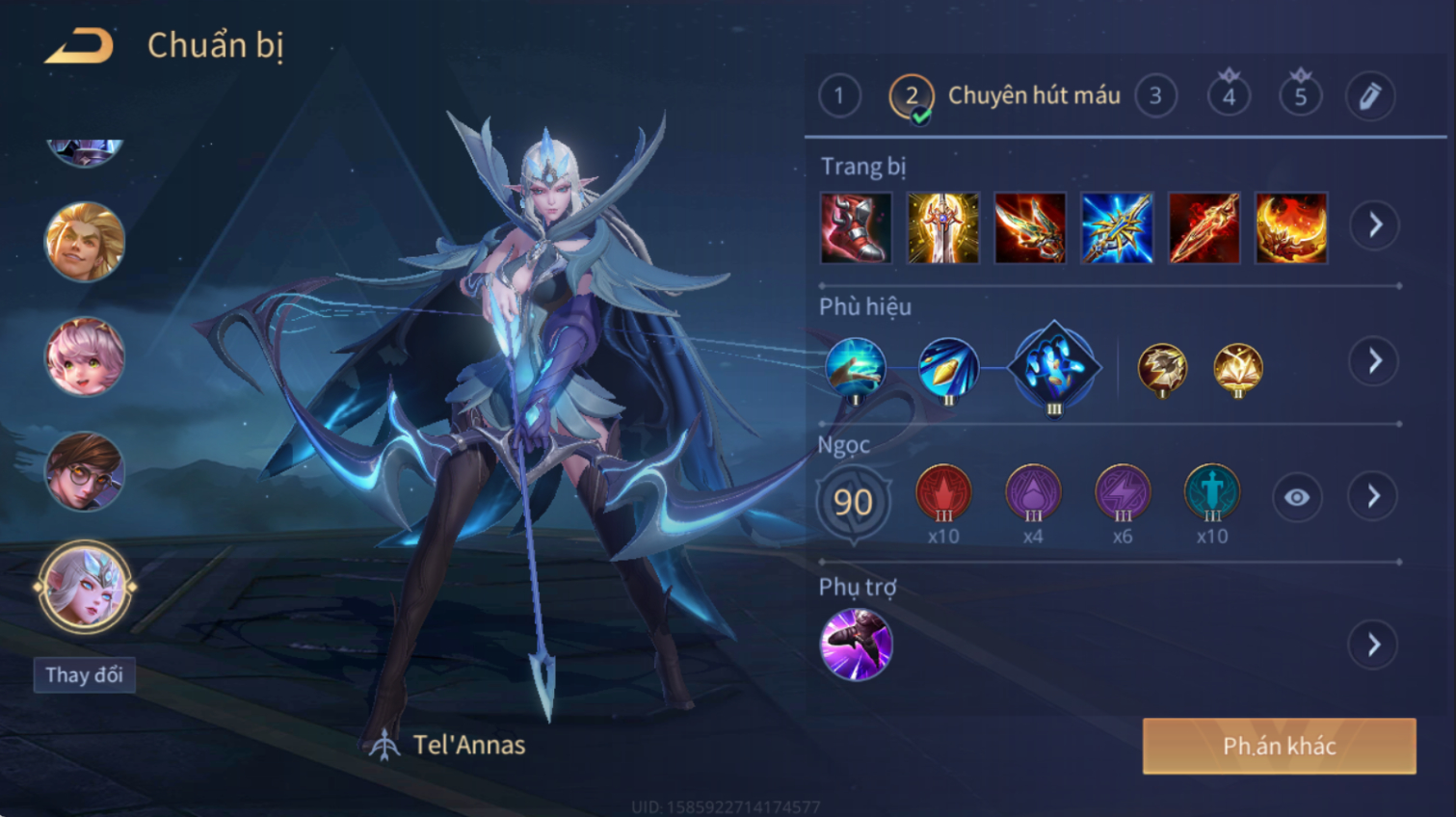This screenshot has height=817, width=1456.
Task: Edit the build name with pencil icon
Action: pyautogui.click(x=1369, y=96)
